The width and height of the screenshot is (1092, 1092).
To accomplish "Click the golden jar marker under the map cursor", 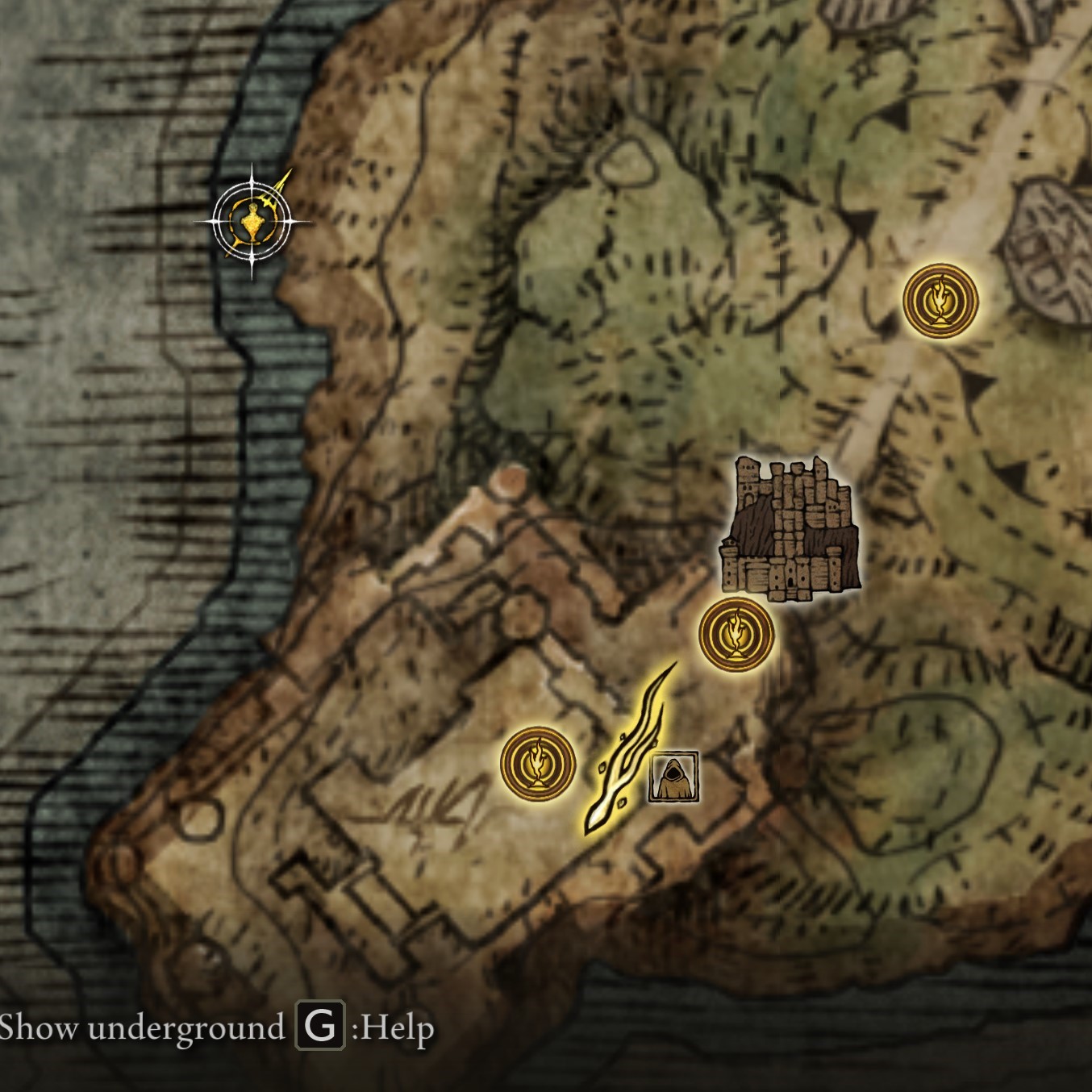I will [252, 221].
